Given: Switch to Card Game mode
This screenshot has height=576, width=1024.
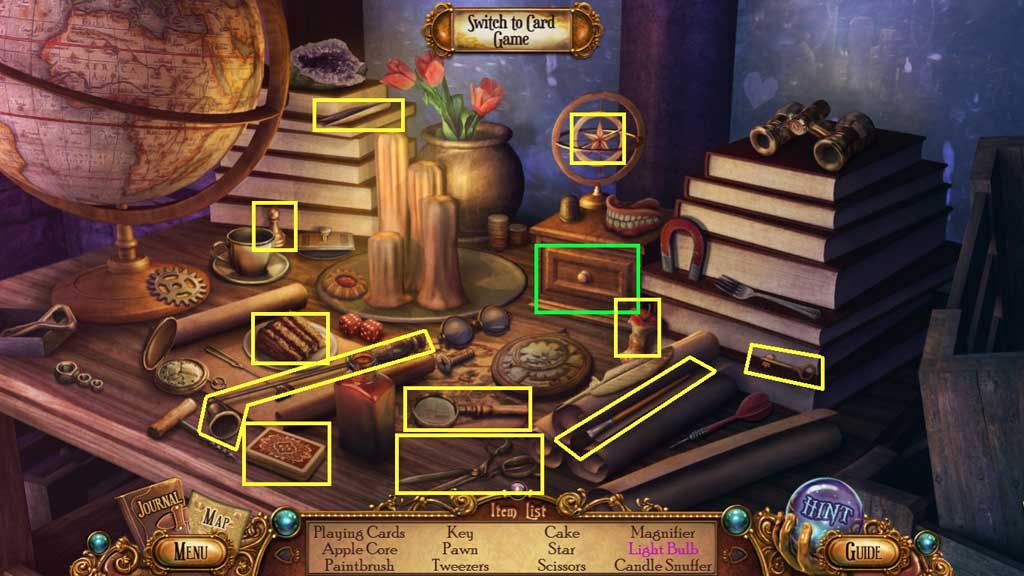Looking at the screenshot, I should [511, 31].
